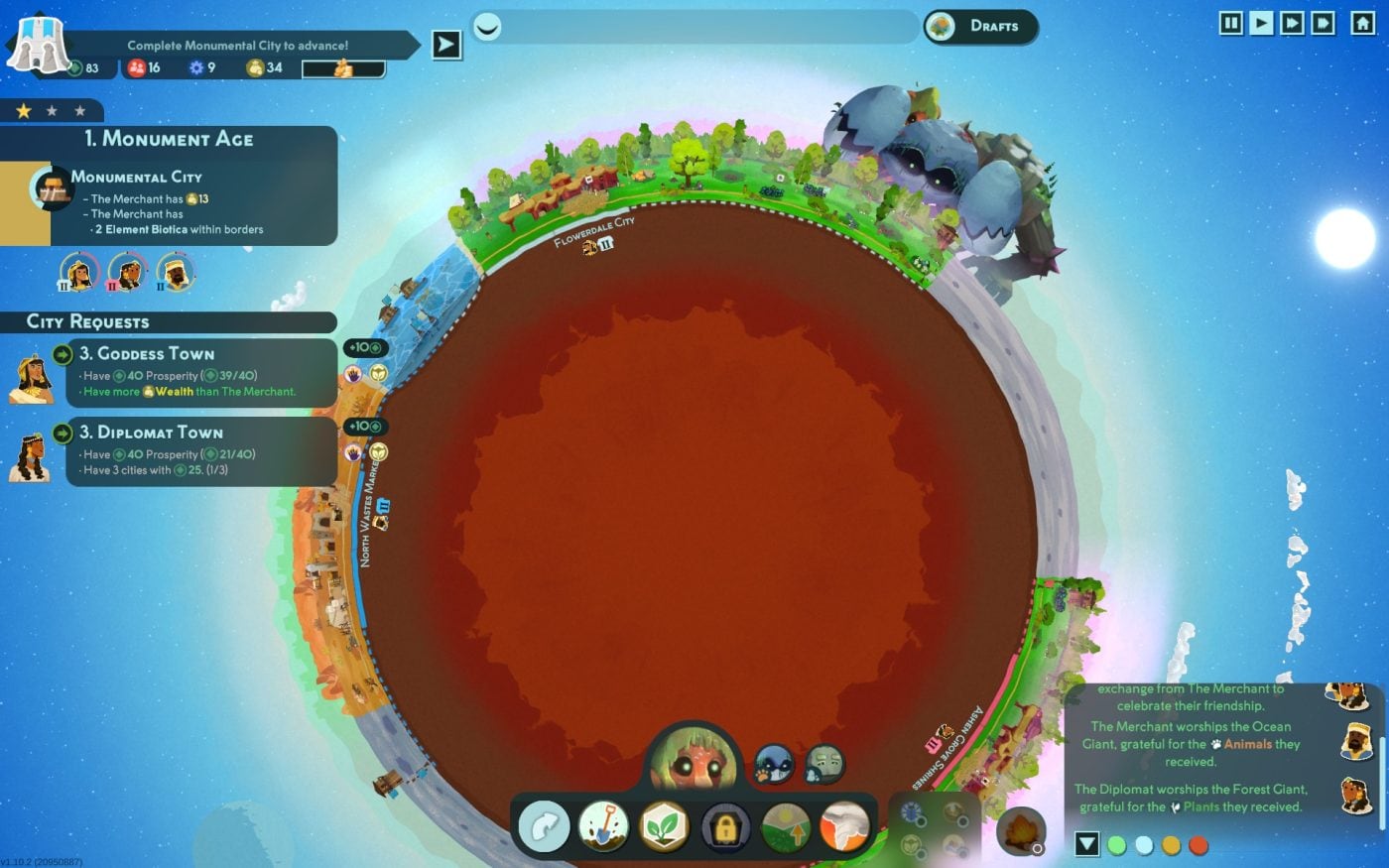
Task: Use the green hills upgrade-arrow ability
Action: coord(786,826)
